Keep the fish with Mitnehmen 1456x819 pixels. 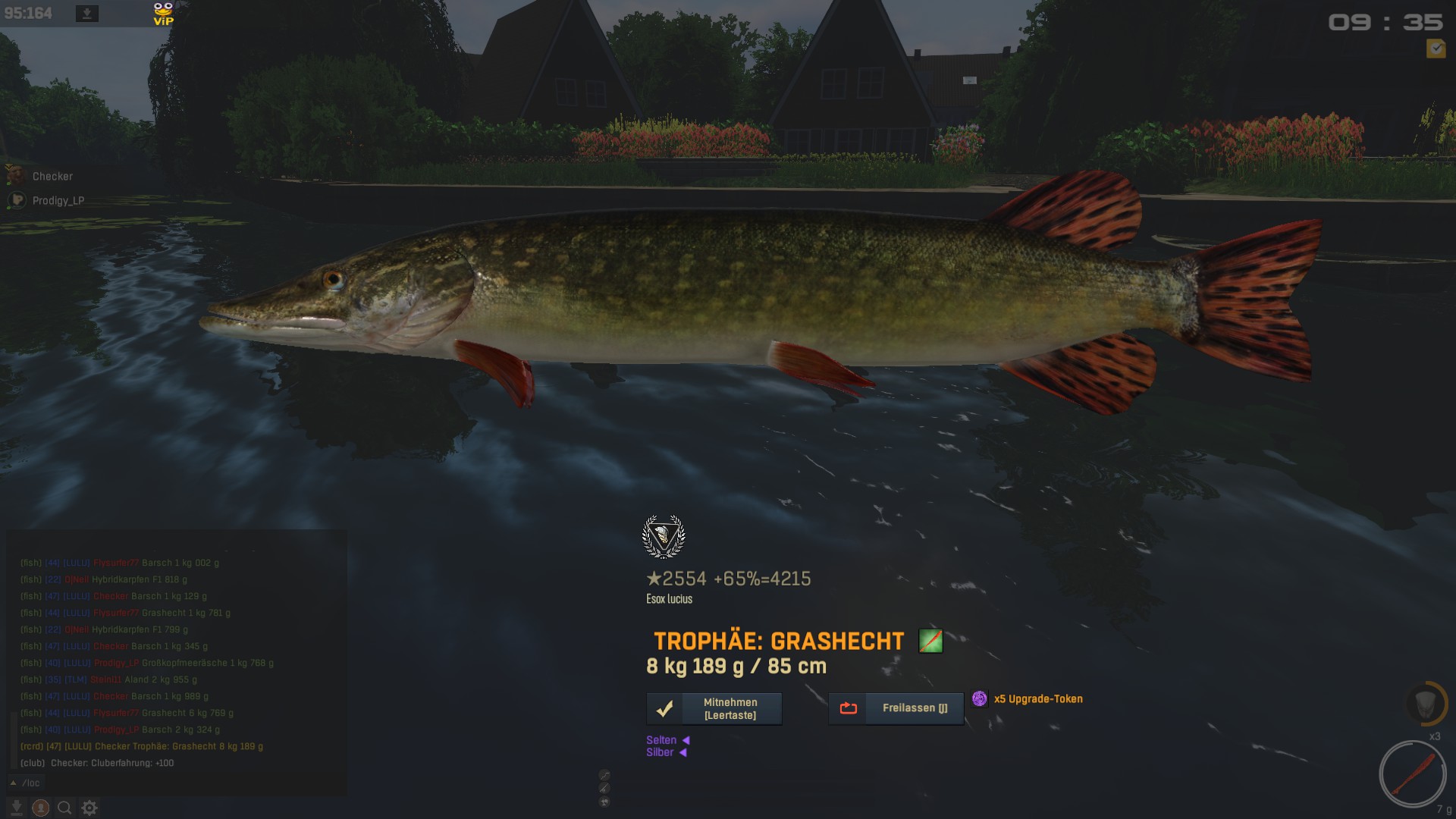tap(714, 708)
